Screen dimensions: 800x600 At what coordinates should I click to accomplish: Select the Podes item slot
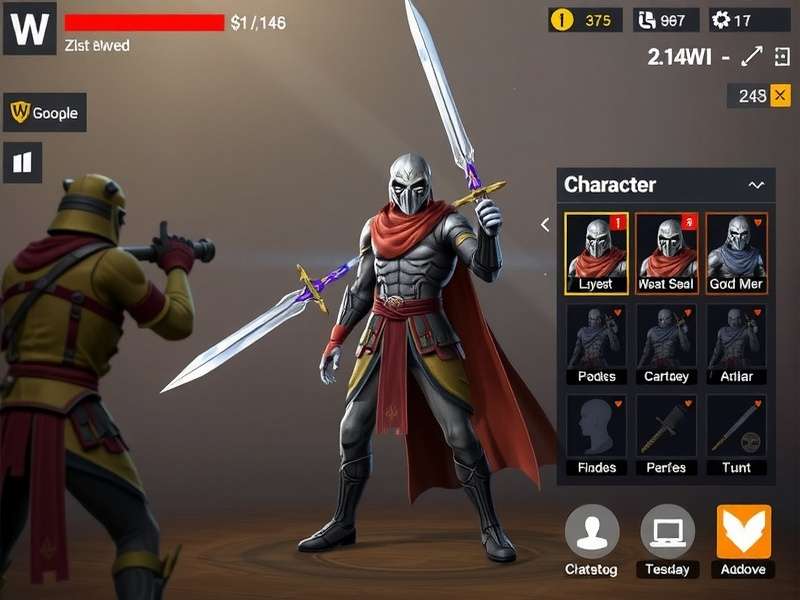tap(596, 344)
